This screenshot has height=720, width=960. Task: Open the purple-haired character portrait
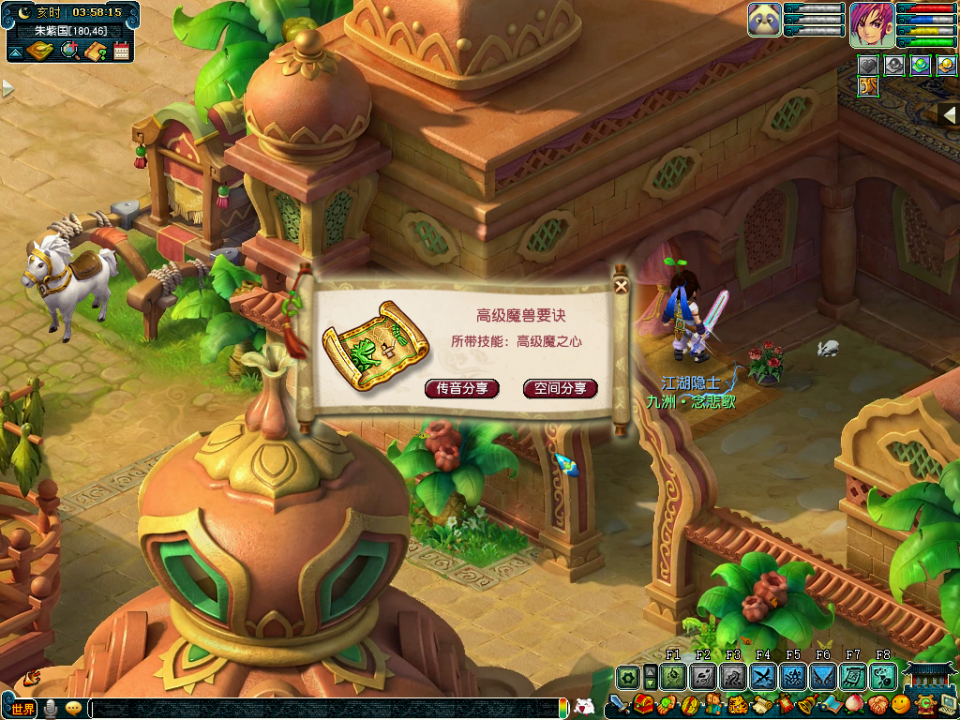point(871,23)
